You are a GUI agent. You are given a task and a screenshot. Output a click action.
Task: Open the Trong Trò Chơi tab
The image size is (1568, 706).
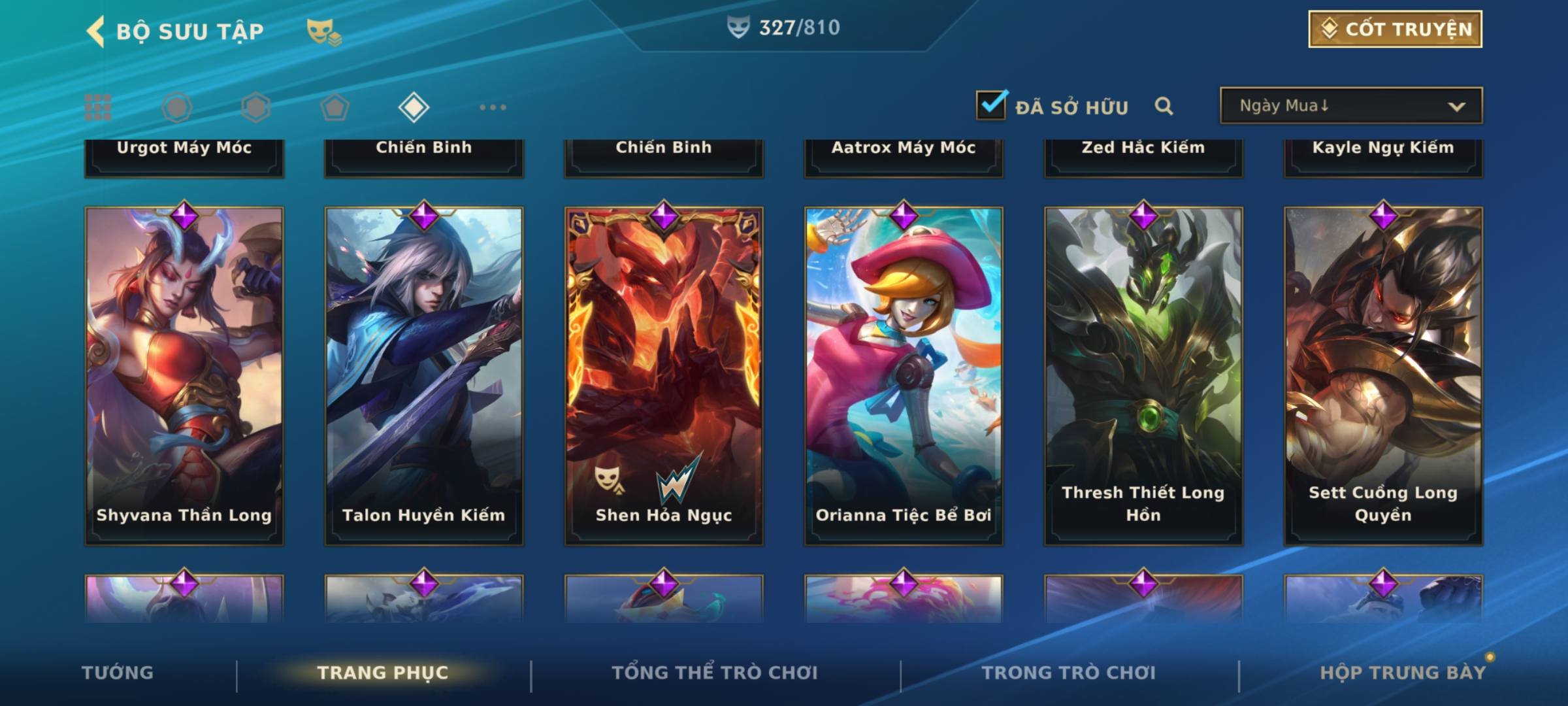(1068, 673)
